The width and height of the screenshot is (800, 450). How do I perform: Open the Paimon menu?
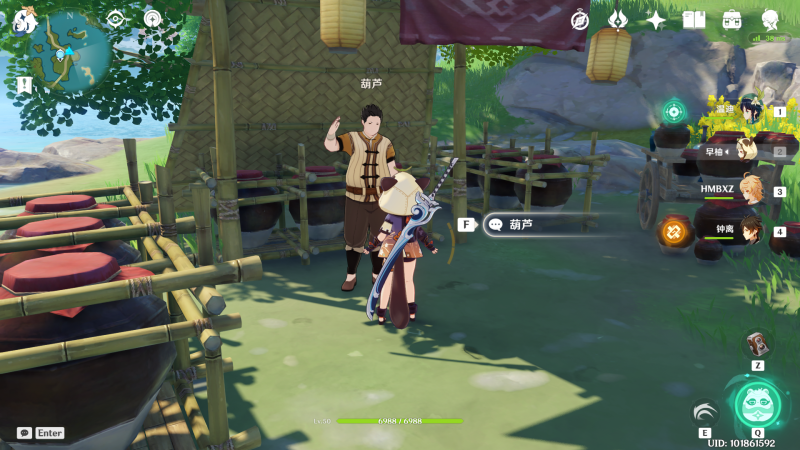[22, 19]
